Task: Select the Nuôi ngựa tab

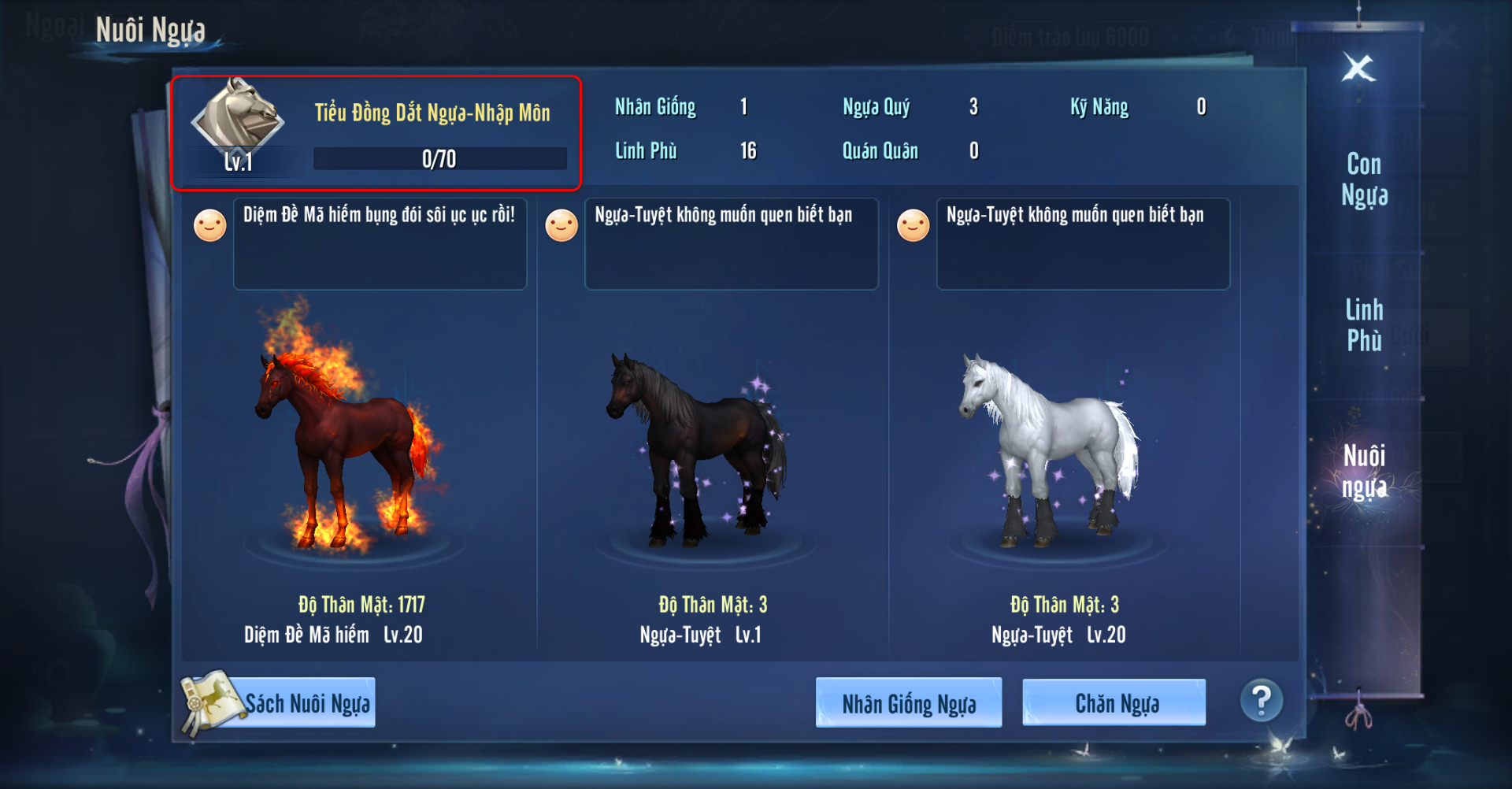Action: pyautogui.click(x=1364, y=471)
